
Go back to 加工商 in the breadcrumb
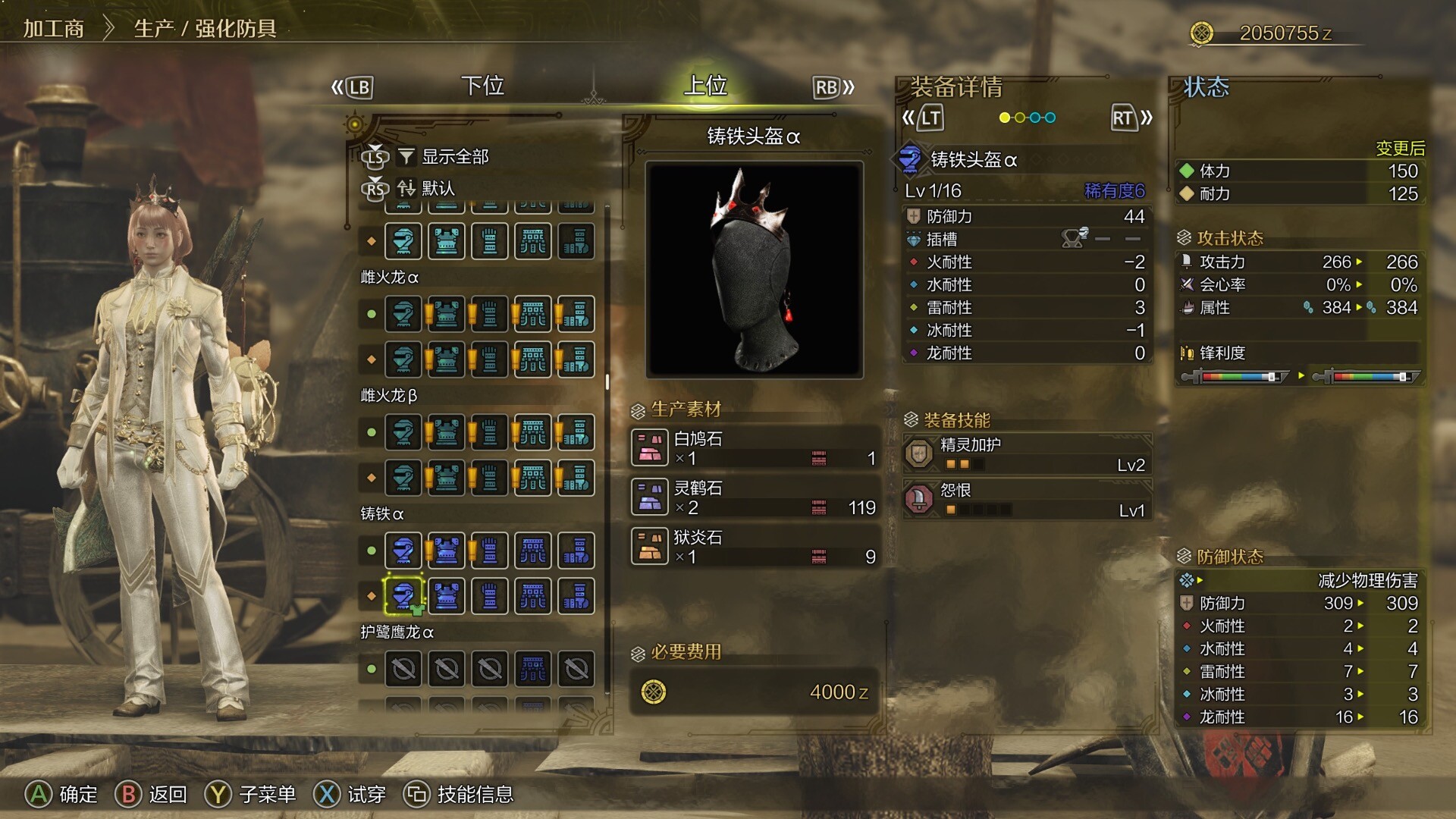pos(53,29)
